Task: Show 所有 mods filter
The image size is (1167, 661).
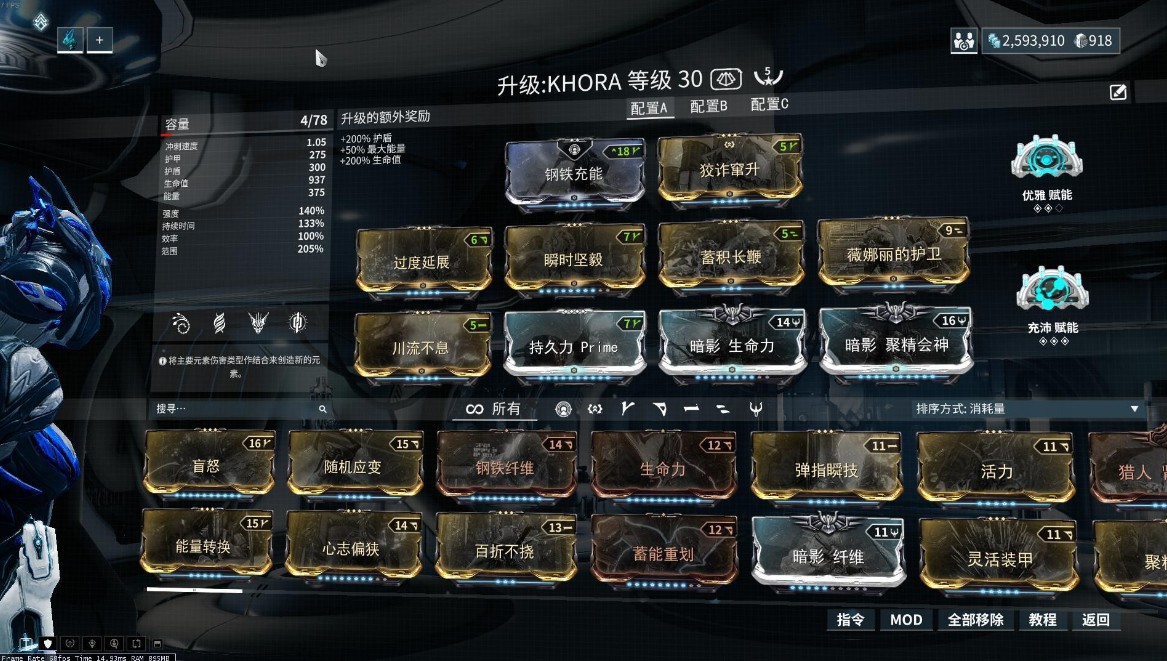Action: (x=494, y=409)
